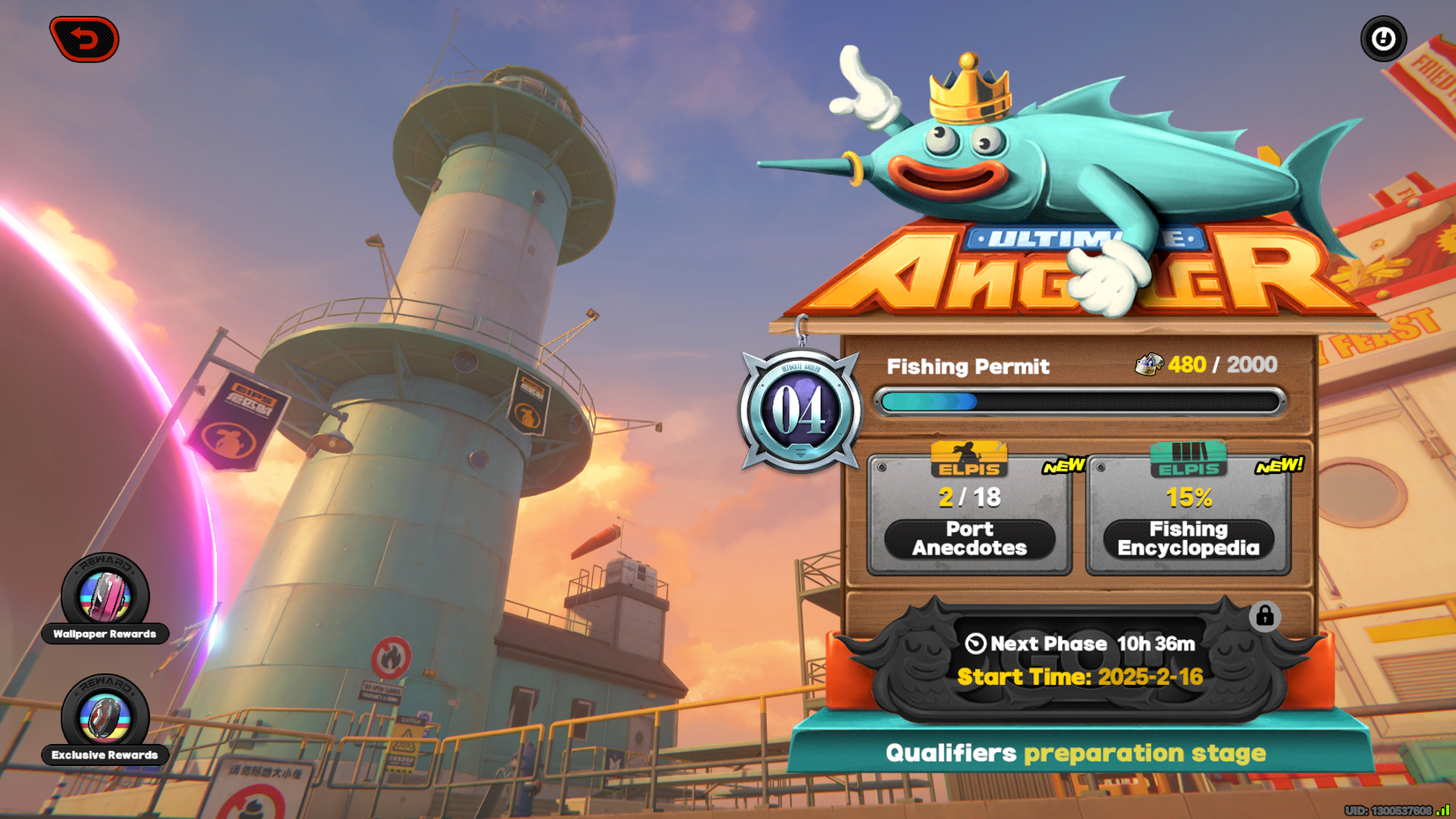Click the Ultimate Angler level 04 badge
This screenshot has height=819, width=1456.
(801, 409)
